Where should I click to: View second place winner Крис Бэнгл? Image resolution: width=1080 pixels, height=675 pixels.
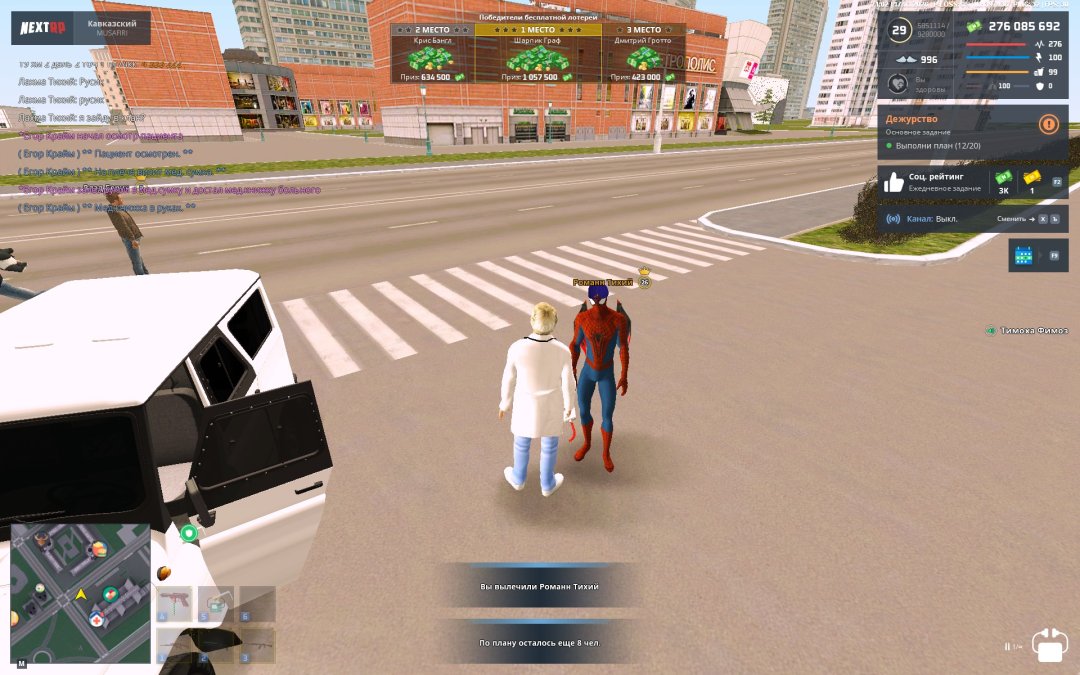click(432, 54)
